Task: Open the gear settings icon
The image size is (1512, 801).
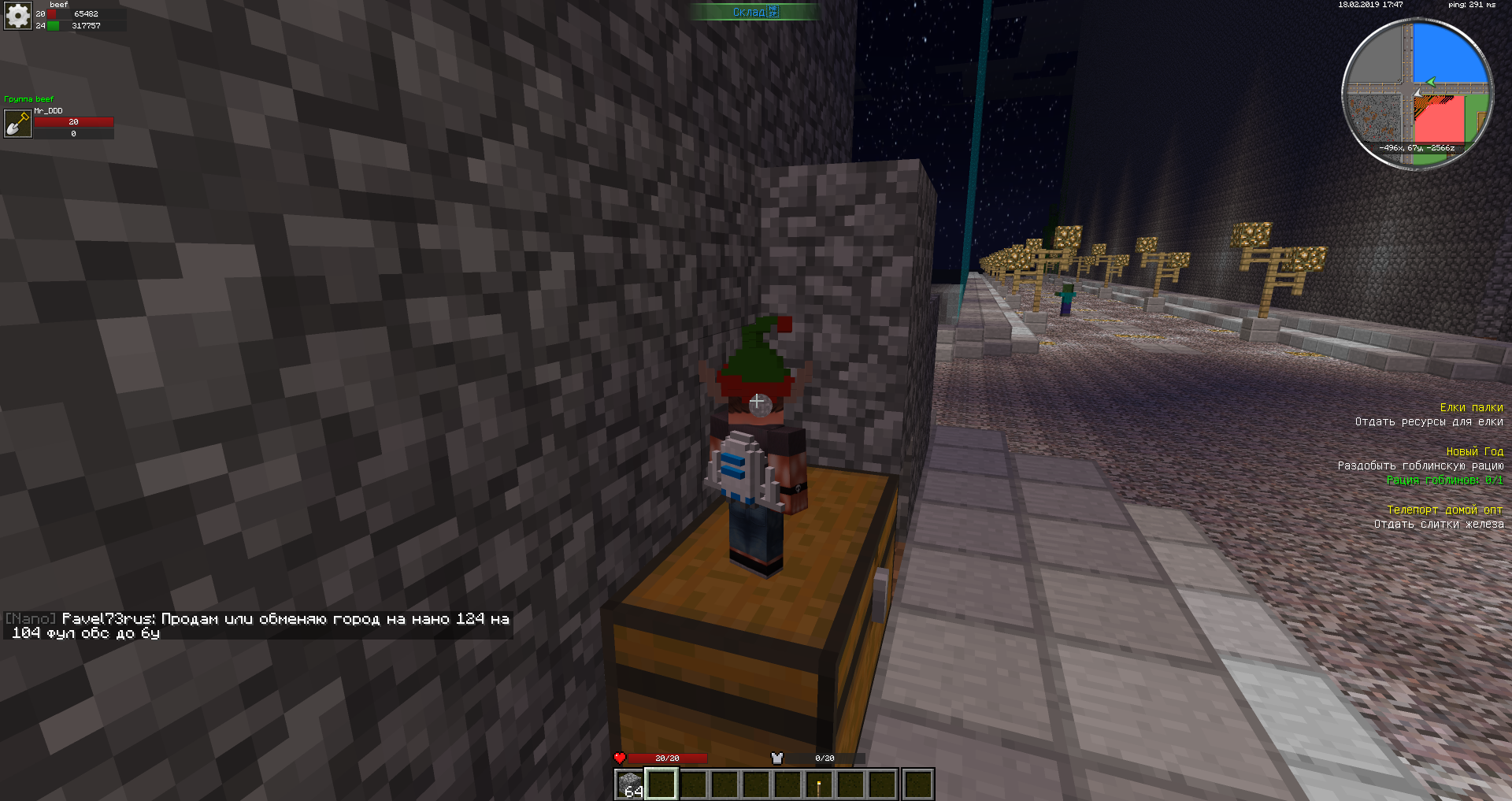Action: coord(17,16)
